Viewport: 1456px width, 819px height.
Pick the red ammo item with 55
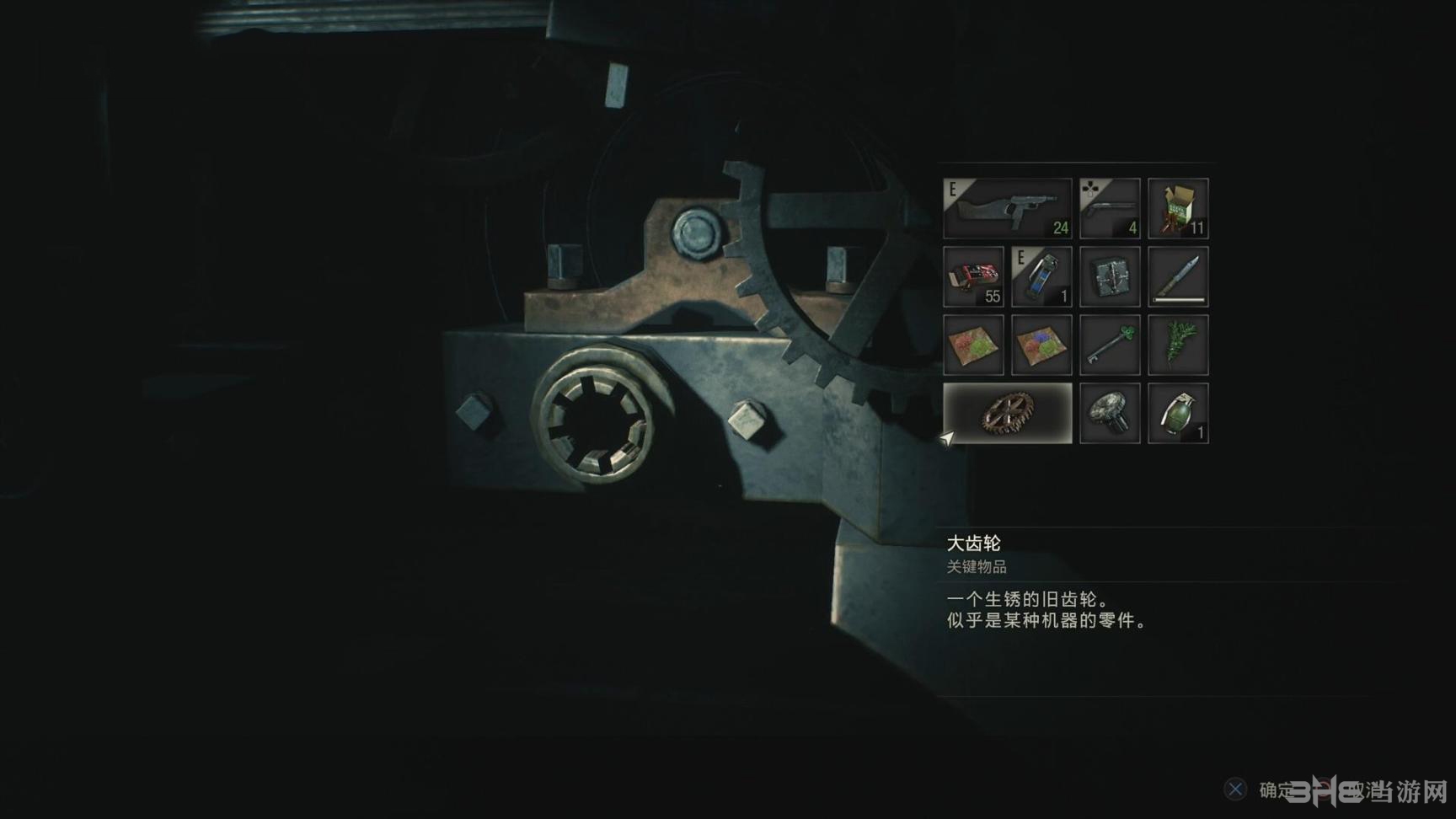point(973,276)
